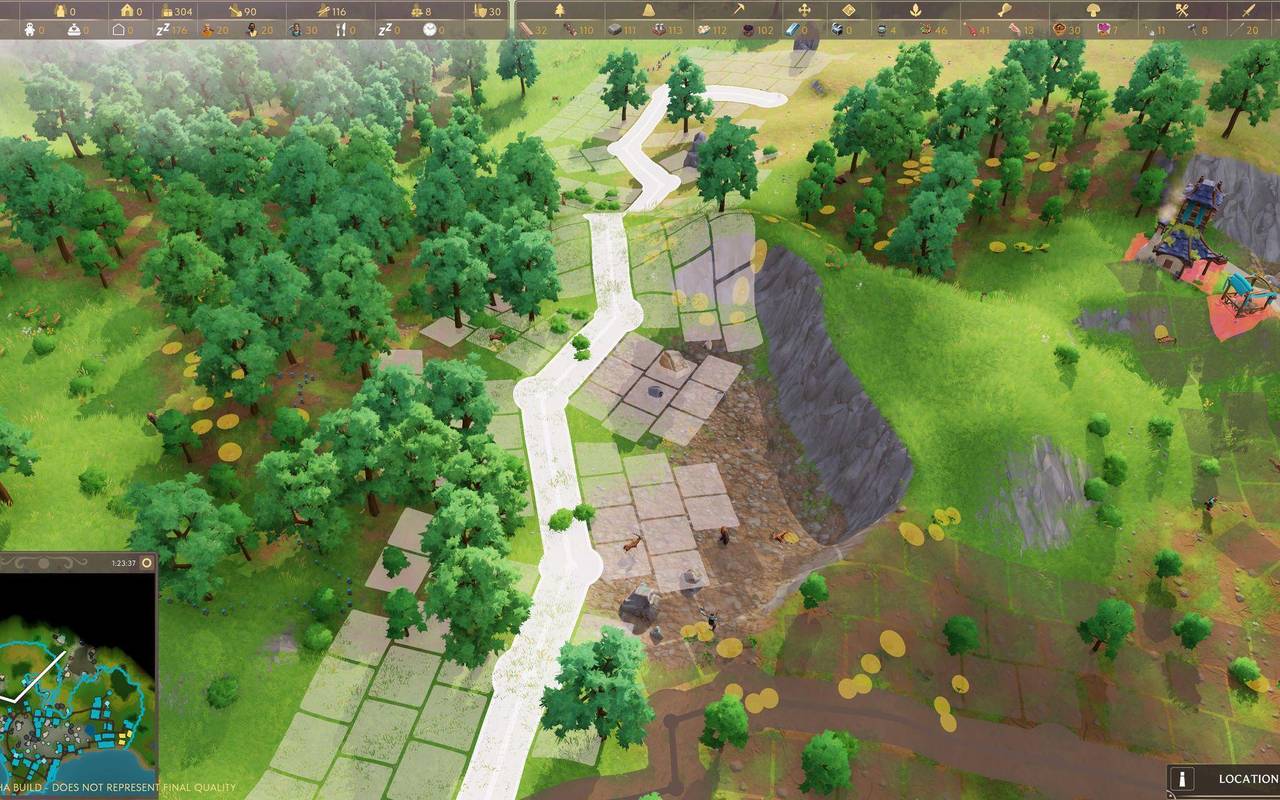
Task: Click the clock icon in the resource bar
Action: coord(430,30)
